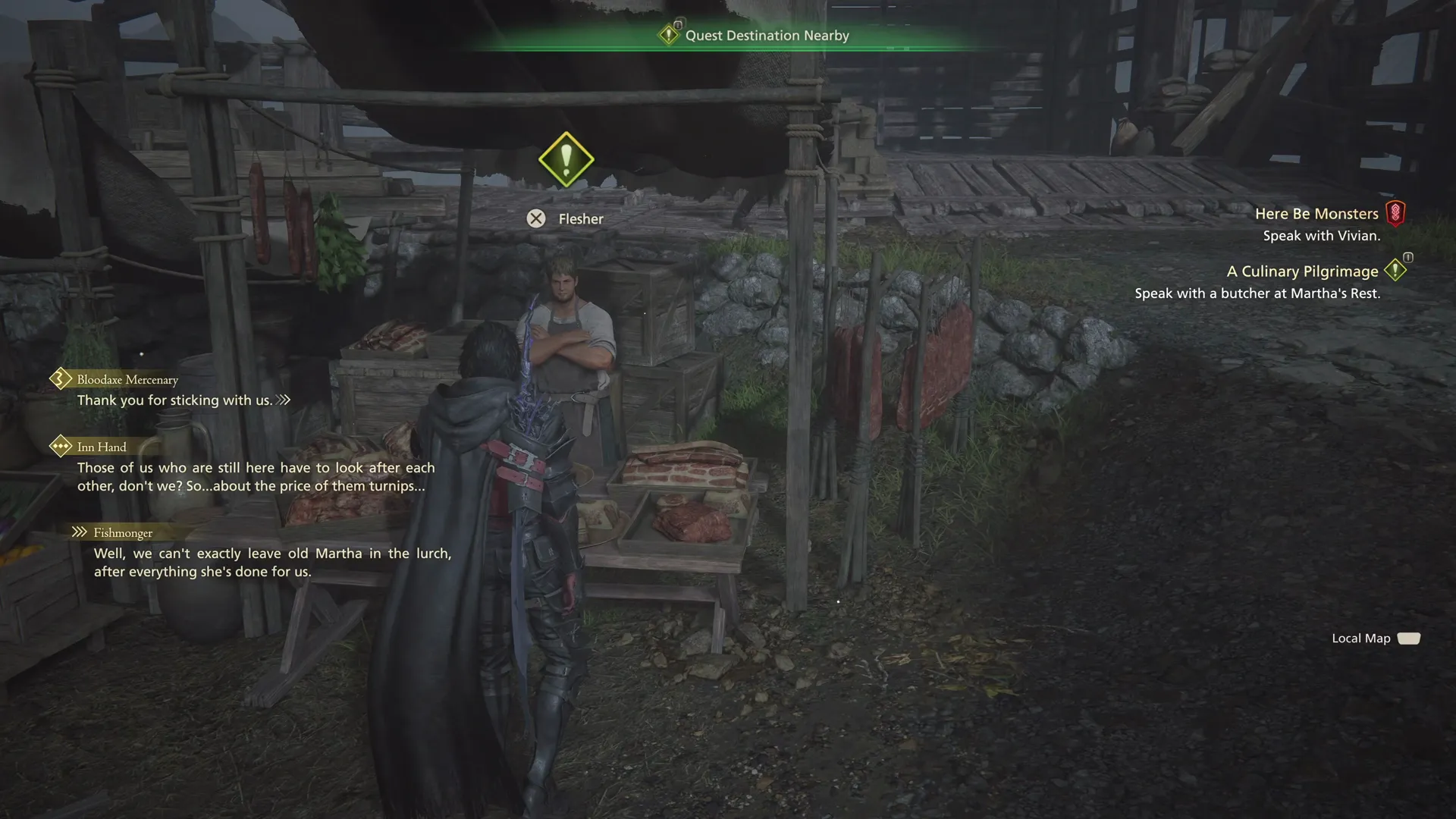Image resolution: width=1456 pixels, height=819 pixels.
Task: Expand the Bloodaxe Mercenary dialogue entry
Action: [x=126, y=378]
